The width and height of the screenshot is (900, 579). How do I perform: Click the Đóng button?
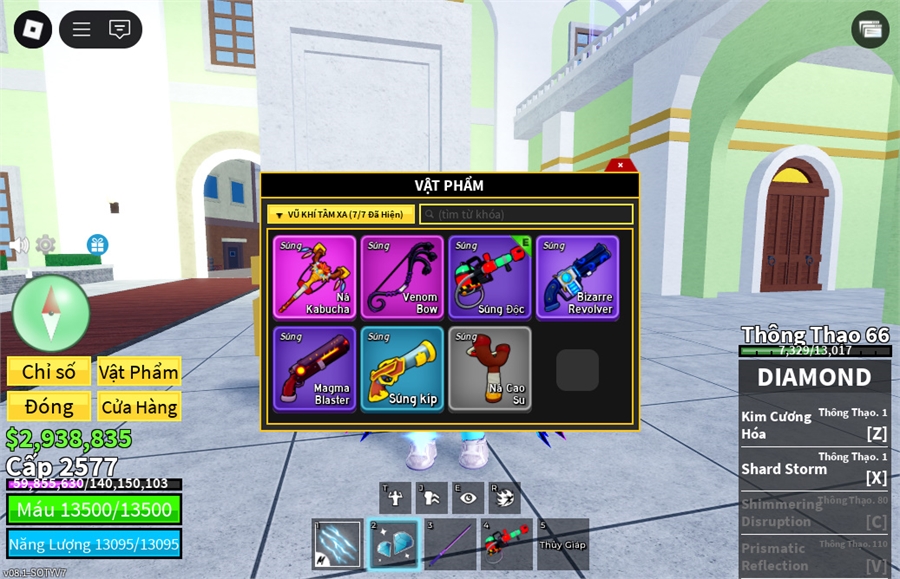pyautogui.click(x=49, y=407)
